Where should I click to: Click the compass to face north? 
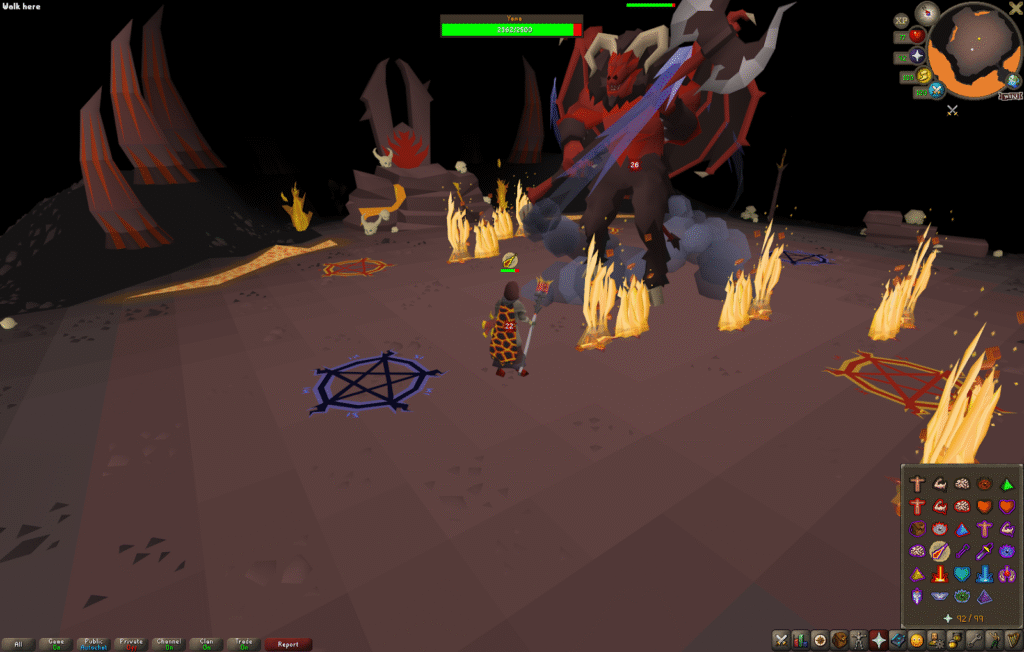[925, 13]
